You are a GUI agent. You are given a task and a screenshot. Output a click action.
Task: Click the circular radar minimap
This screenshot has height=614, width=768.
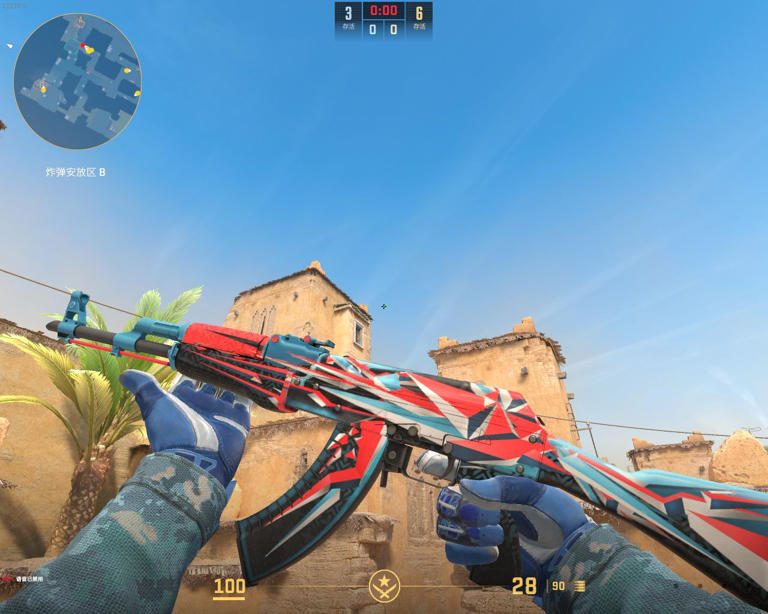pyautogui.click(x=77, y=82)
